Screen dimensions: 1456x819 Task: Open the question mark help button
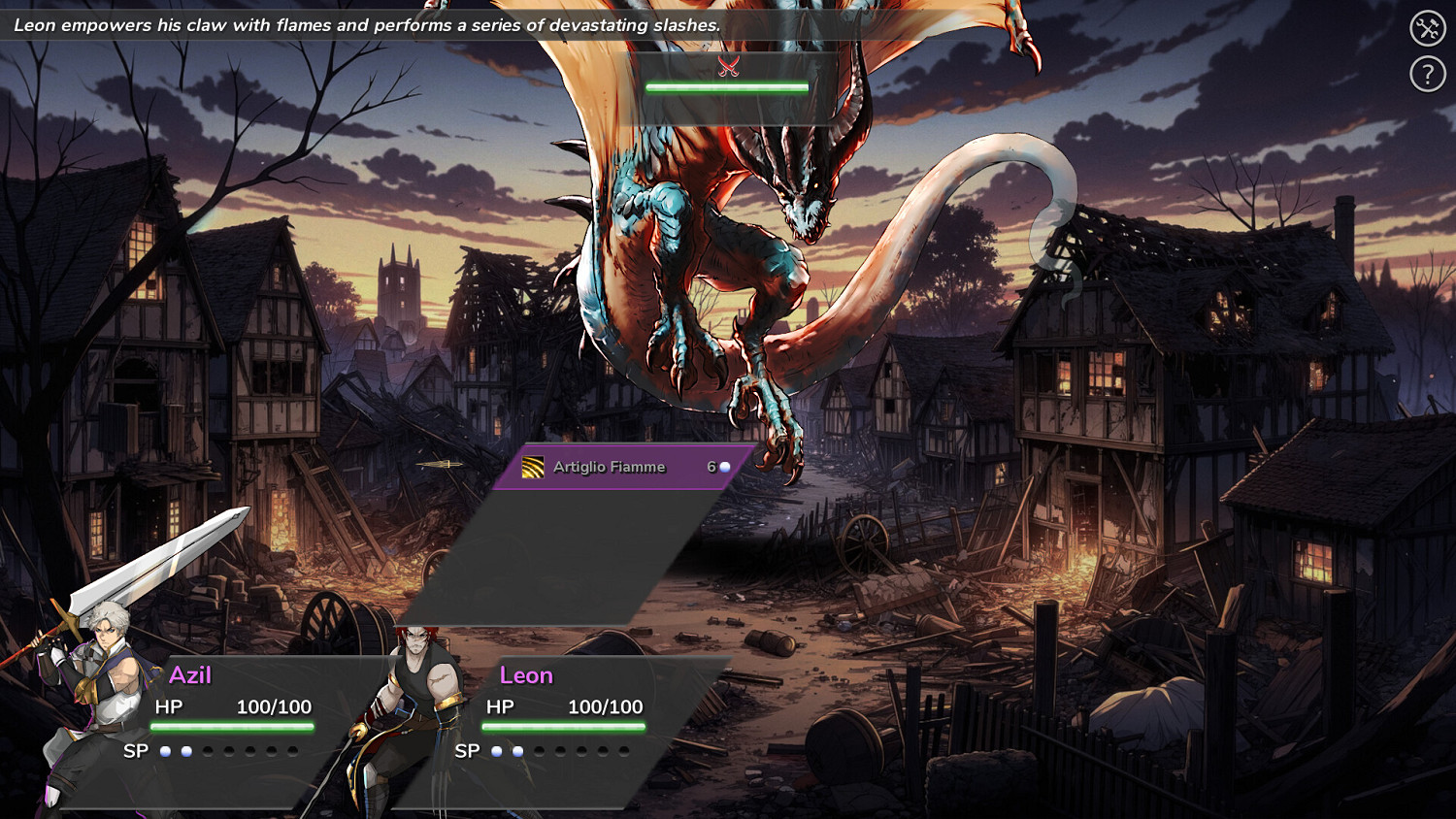click(x=1428, y=74)
